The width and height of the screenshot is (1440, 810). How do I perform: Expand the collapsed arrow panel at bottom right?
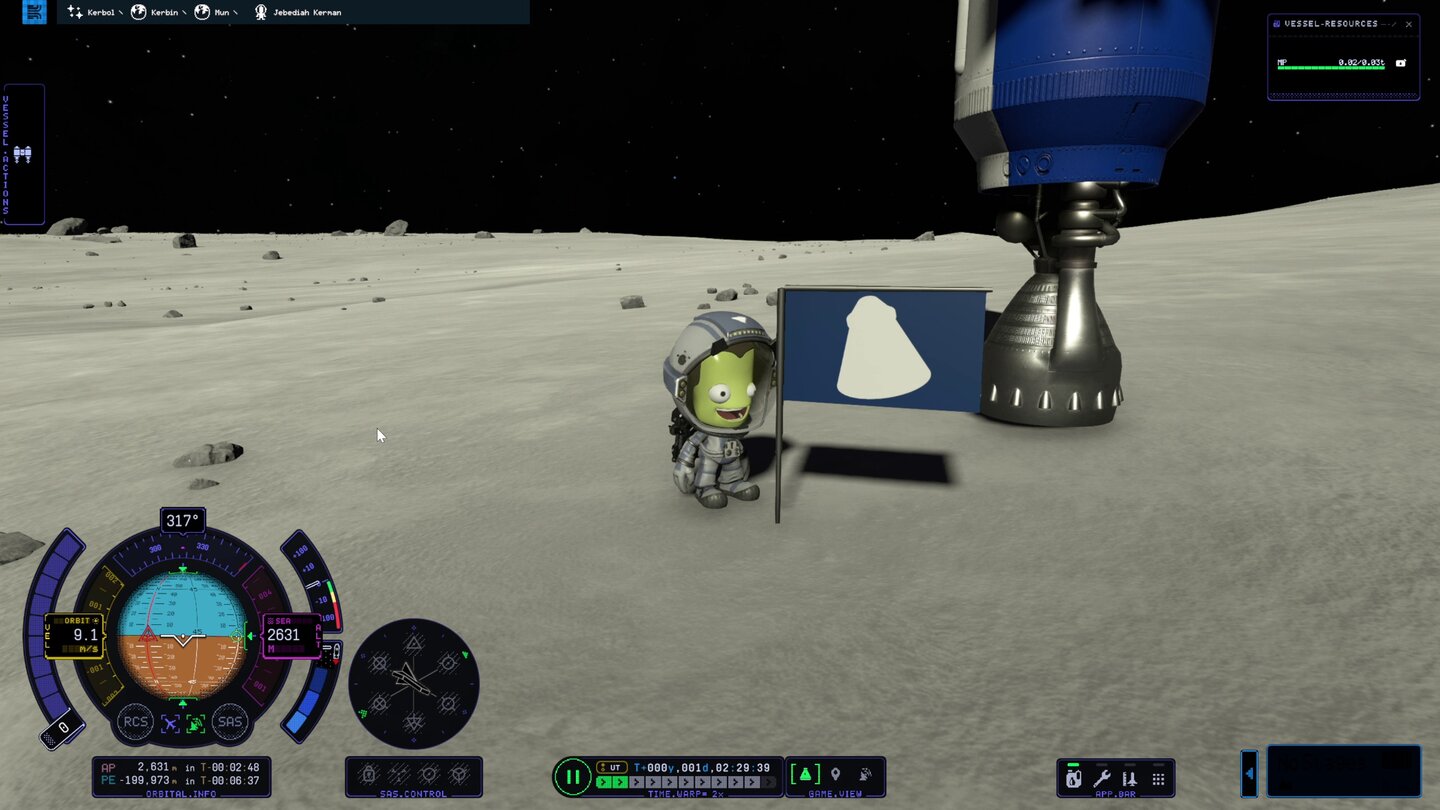click(x=1251, y=774)
